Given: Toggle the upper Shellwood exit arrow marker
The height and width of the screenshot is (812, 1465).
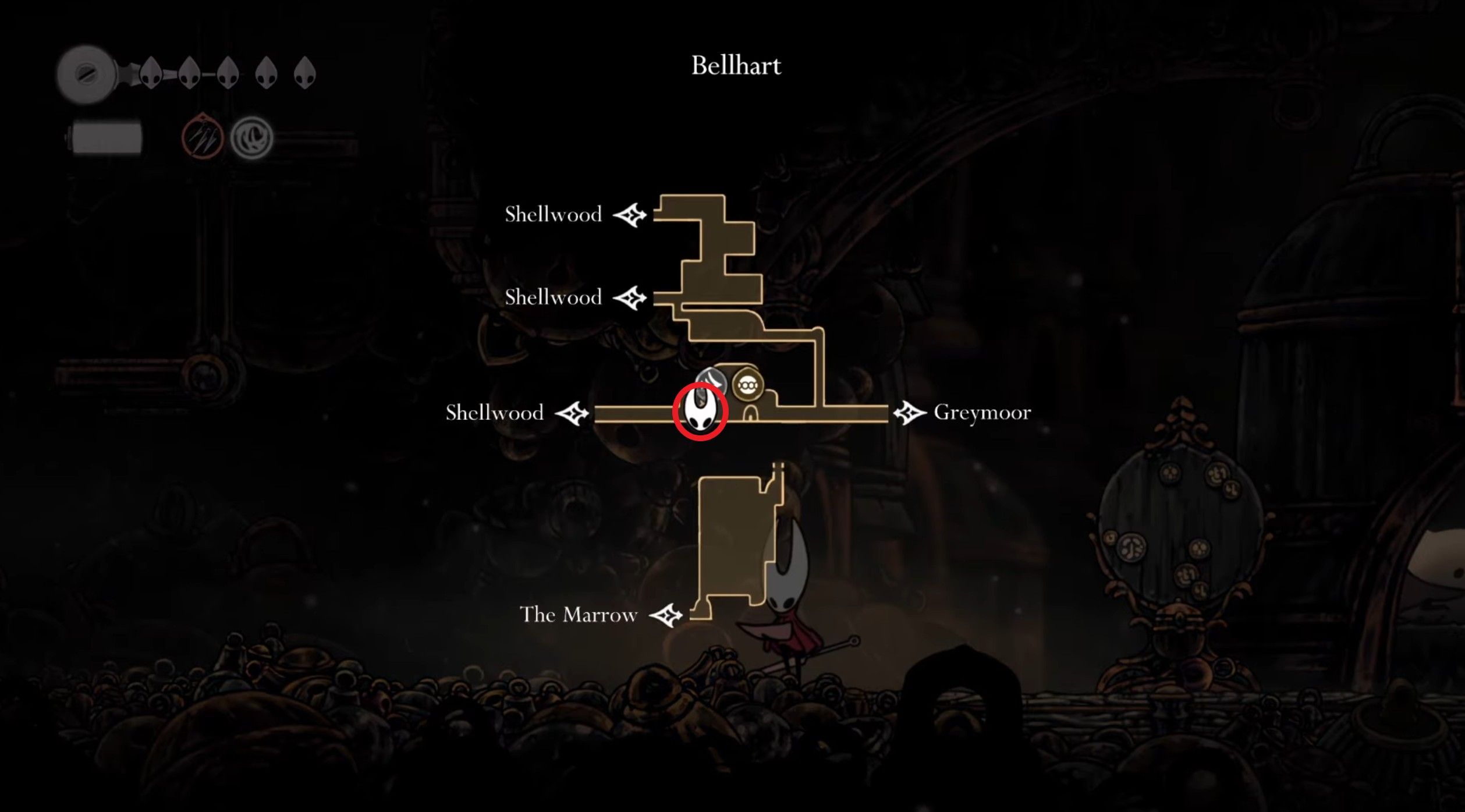Looking at the screenshot, I should 630,214.
